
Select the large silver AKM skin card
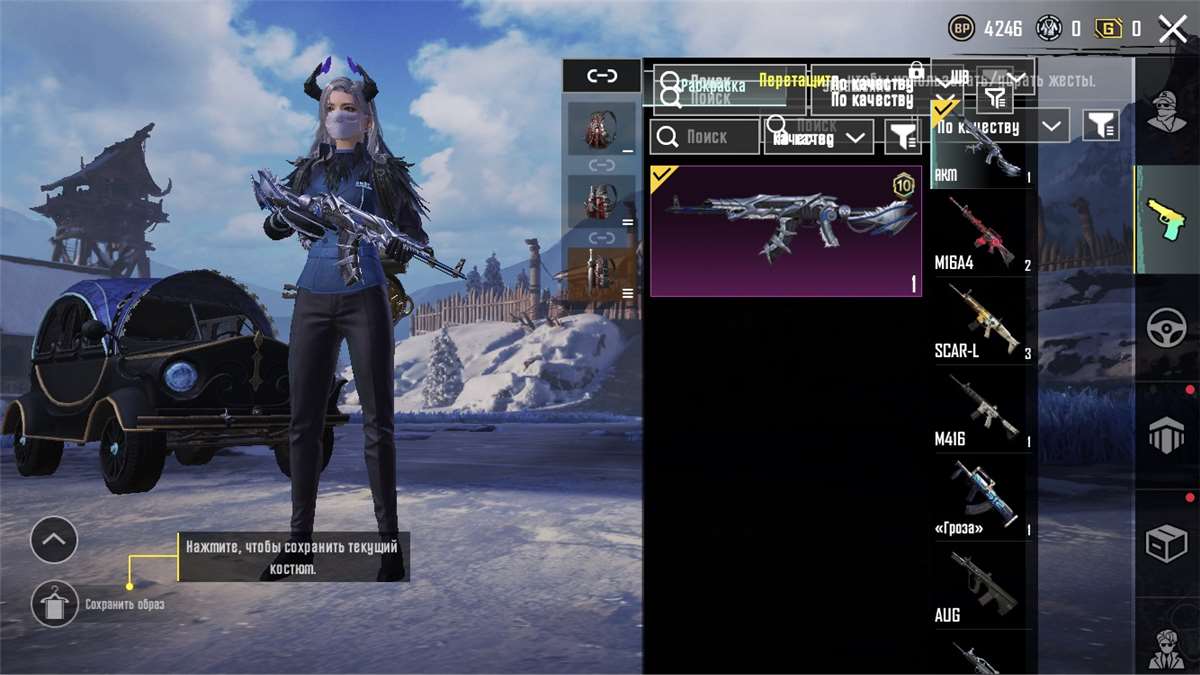click(785, 231)
